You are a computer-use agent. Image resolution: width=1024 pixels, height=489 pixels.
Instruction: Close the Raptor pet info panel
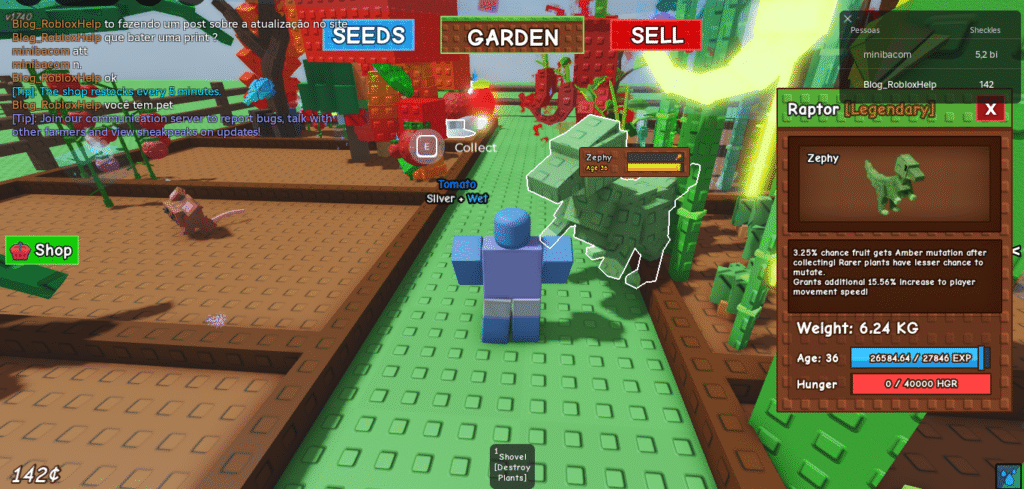pyautogui.click(x=990, y=109)
